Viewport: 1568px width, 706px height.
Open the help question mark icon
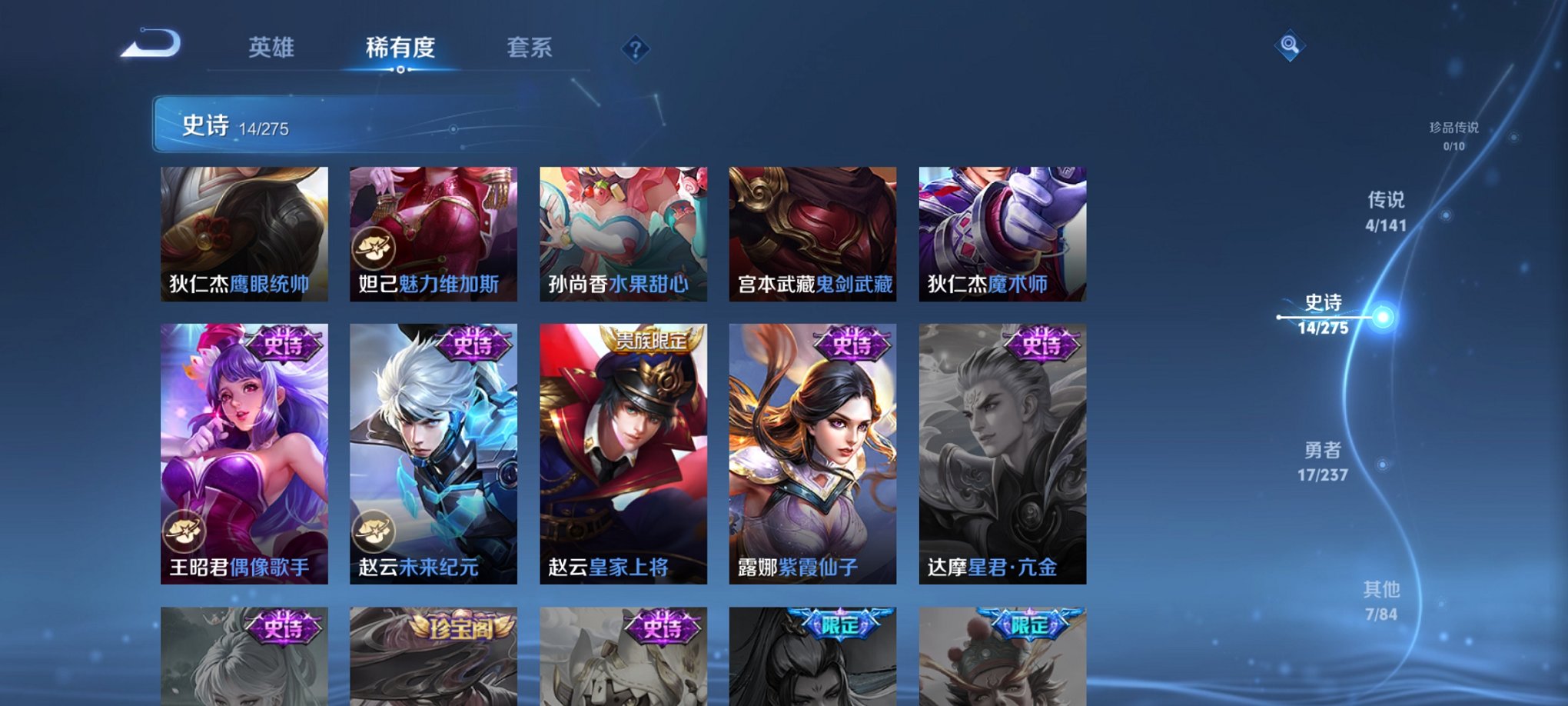click(634, 49)
